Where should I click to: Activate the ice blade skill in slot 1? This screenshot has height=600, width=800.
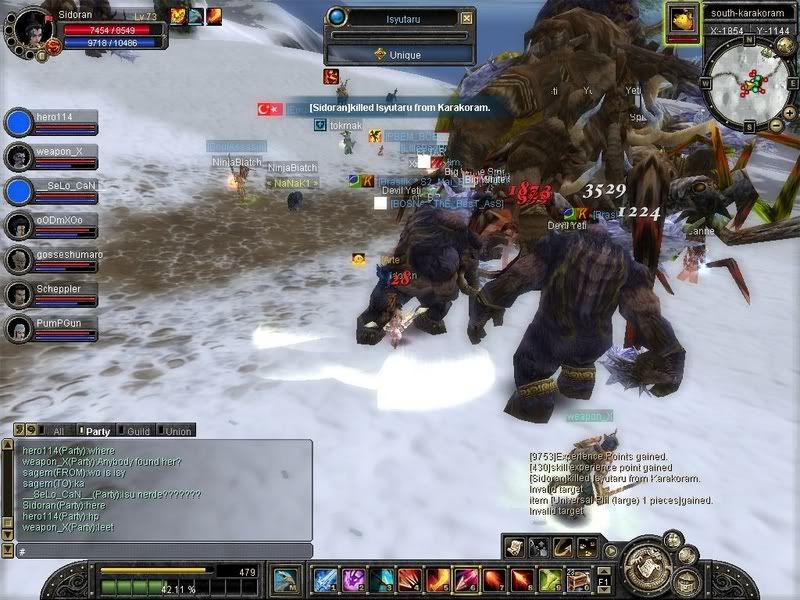pos(325,580)
